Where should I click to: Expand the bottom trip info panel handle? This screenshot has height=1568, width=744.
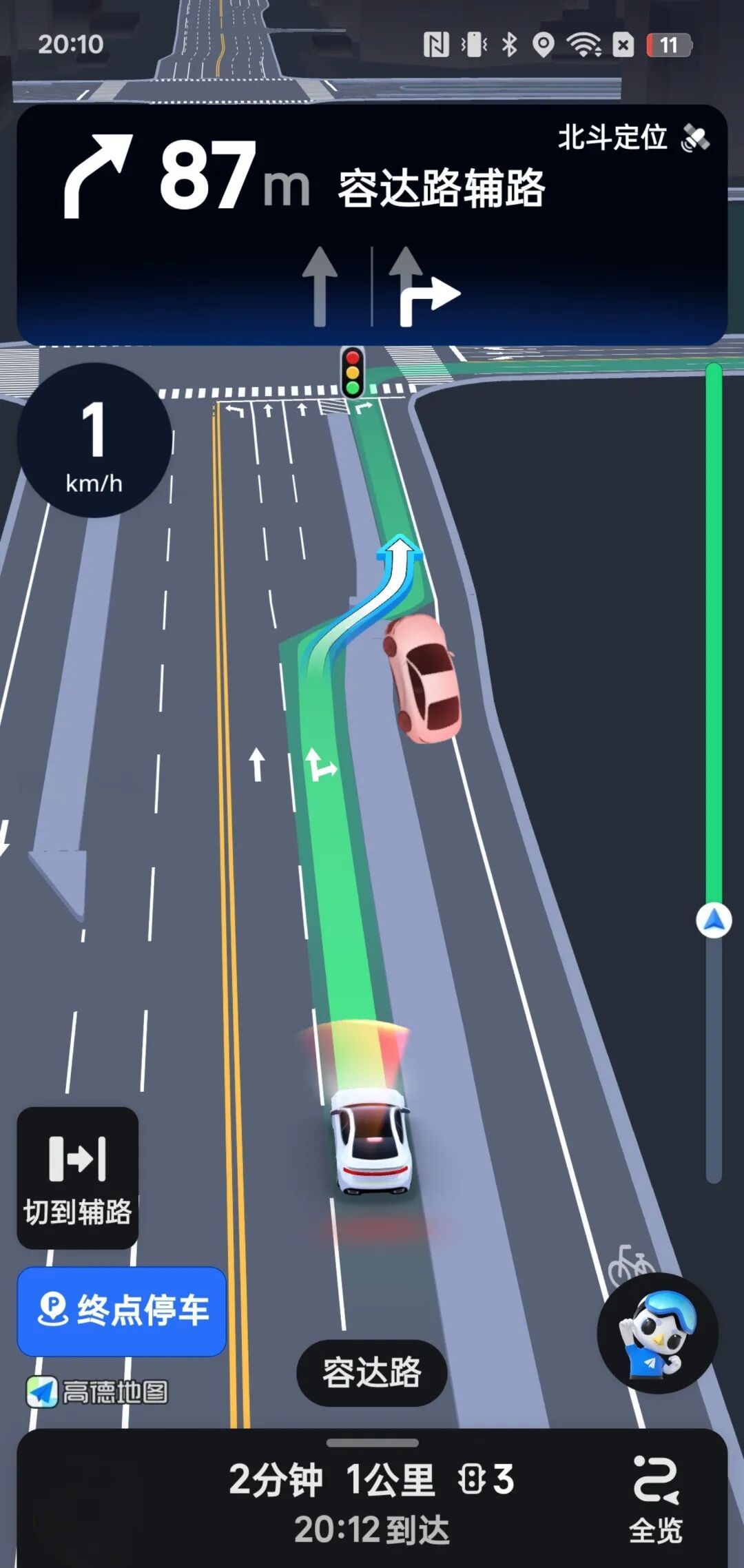click(372, 1442)
